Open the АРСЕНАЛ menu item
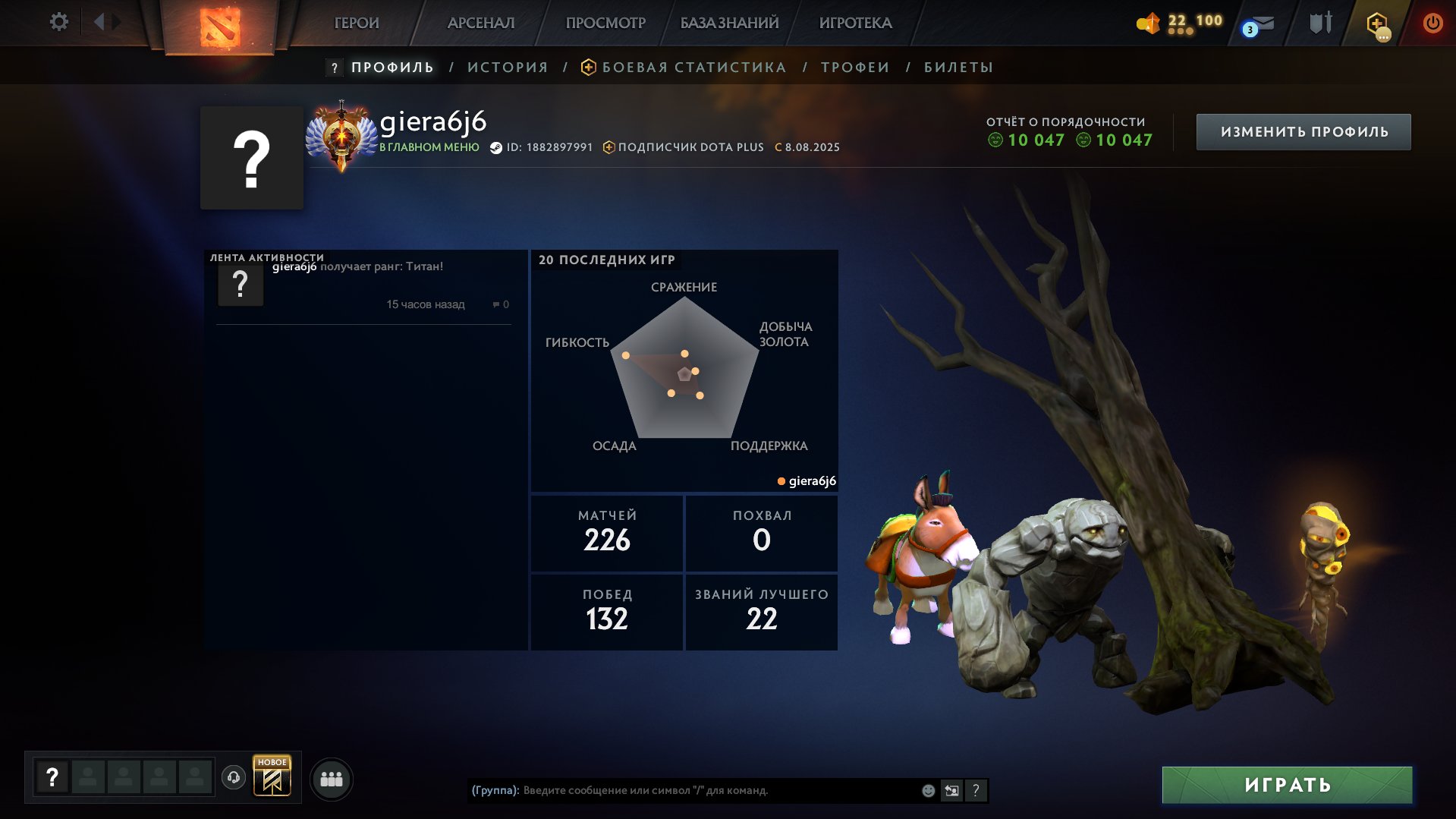1456x819 pixels. tap(483, 23)
